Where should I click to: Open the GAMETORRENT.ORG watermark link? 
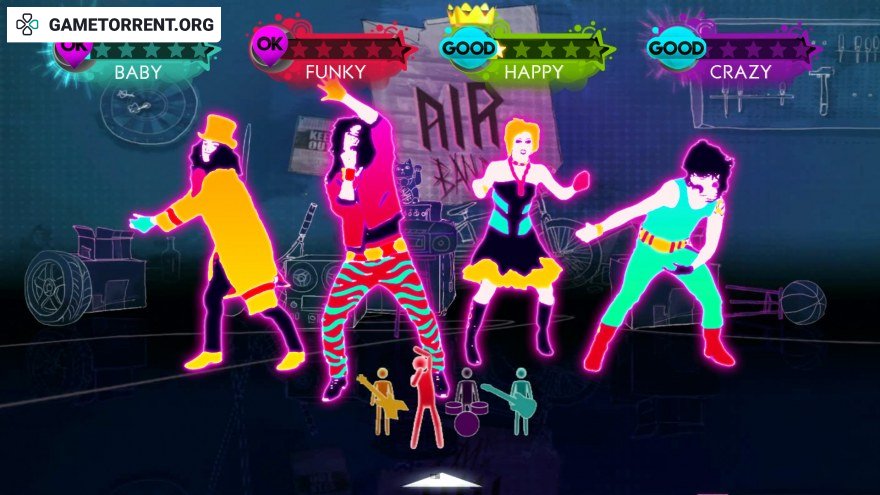pos(114,24)
